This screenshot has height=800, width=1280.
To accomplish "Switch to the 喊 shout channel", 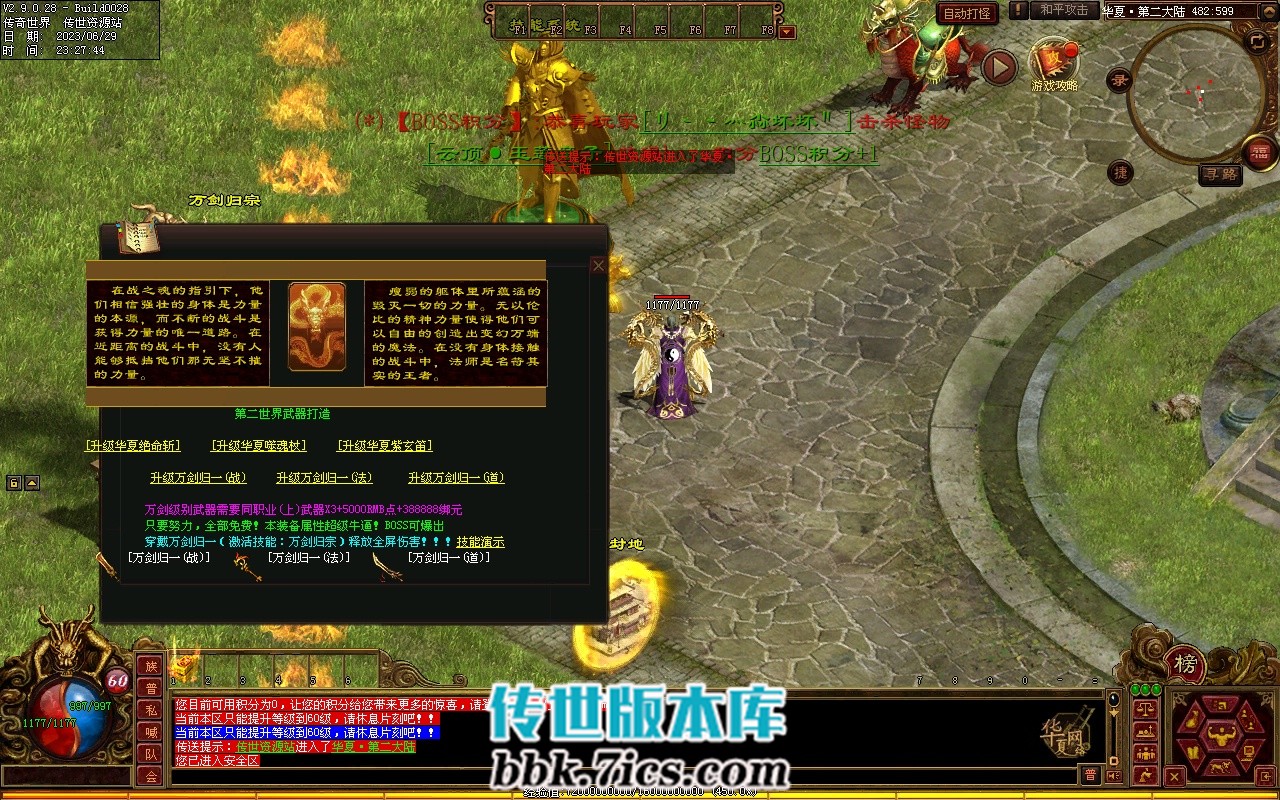I will pyautogui.click(x=150, y=732).
